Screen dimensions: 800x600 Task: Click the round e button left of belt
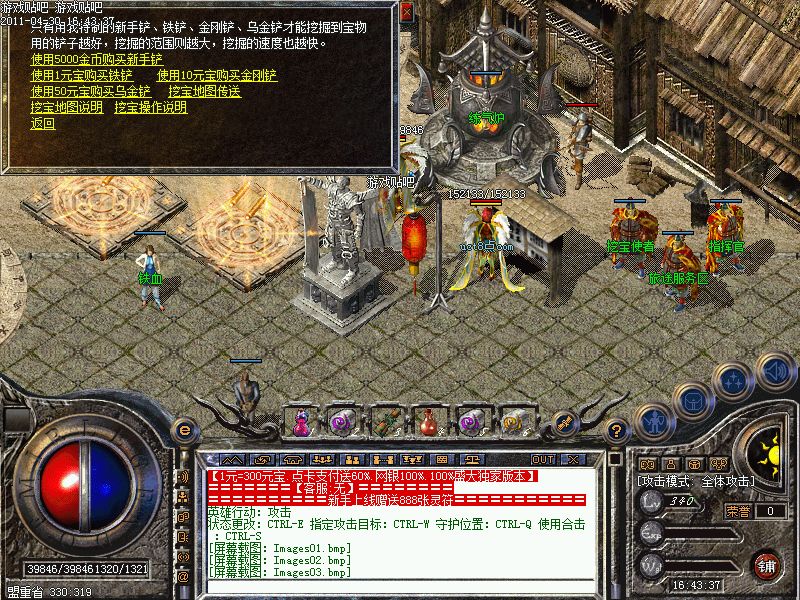tap(184, 430)
